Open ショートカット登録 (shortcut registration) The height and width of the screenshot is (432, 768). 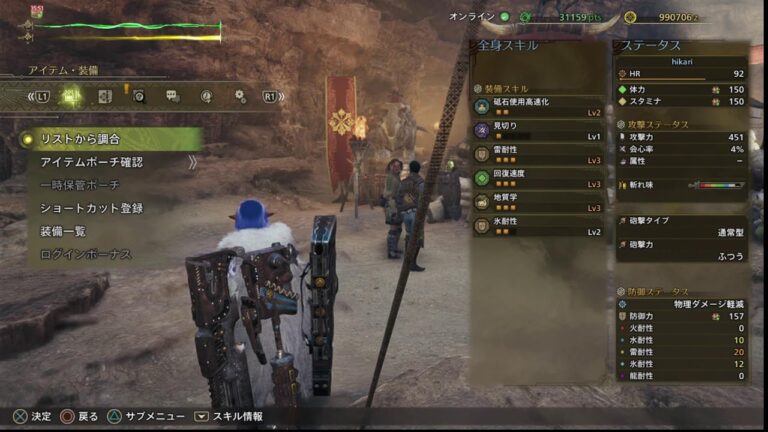click(92, 208)
